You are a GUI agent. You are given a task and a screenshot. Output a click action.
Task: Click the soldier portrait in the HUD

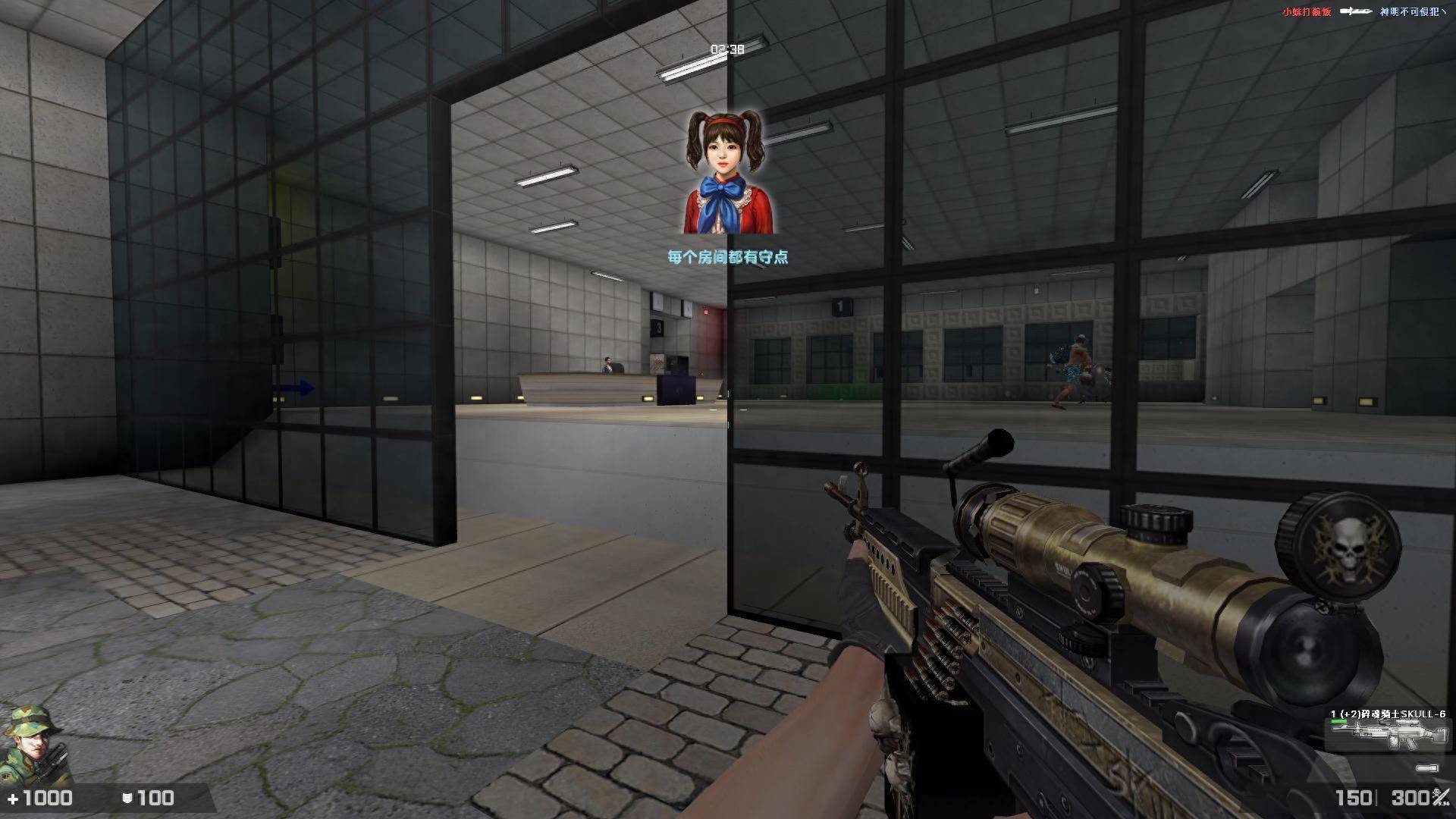(x=34, y=747)
